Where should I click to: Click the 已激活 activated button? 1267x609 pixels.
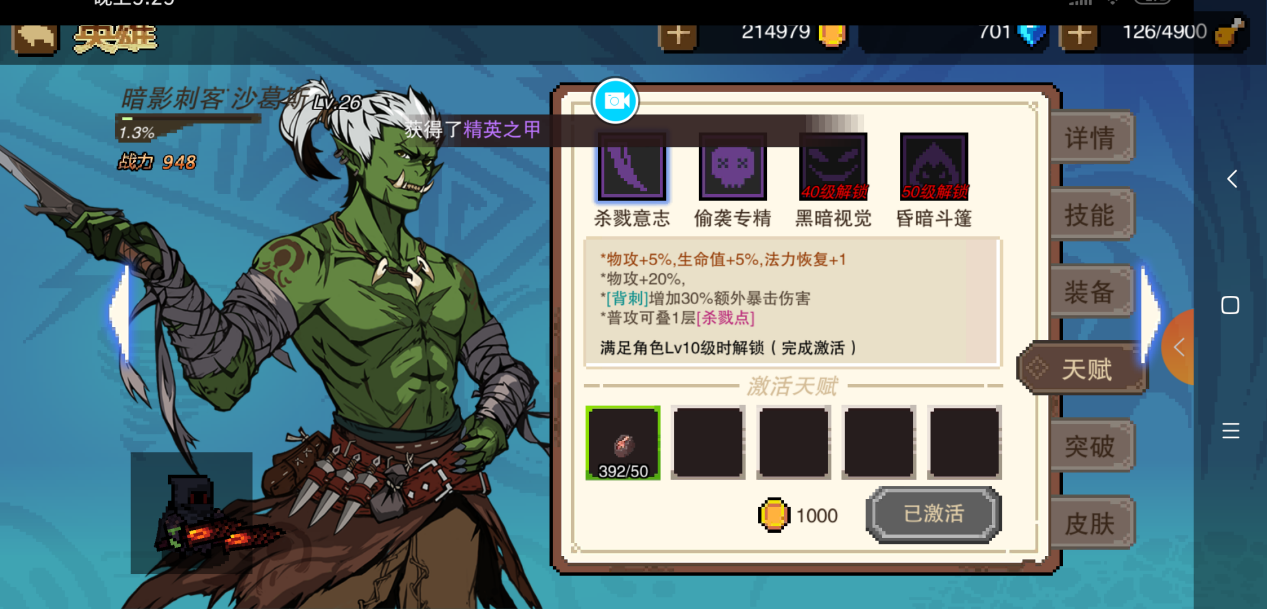(x=933, y=514)
